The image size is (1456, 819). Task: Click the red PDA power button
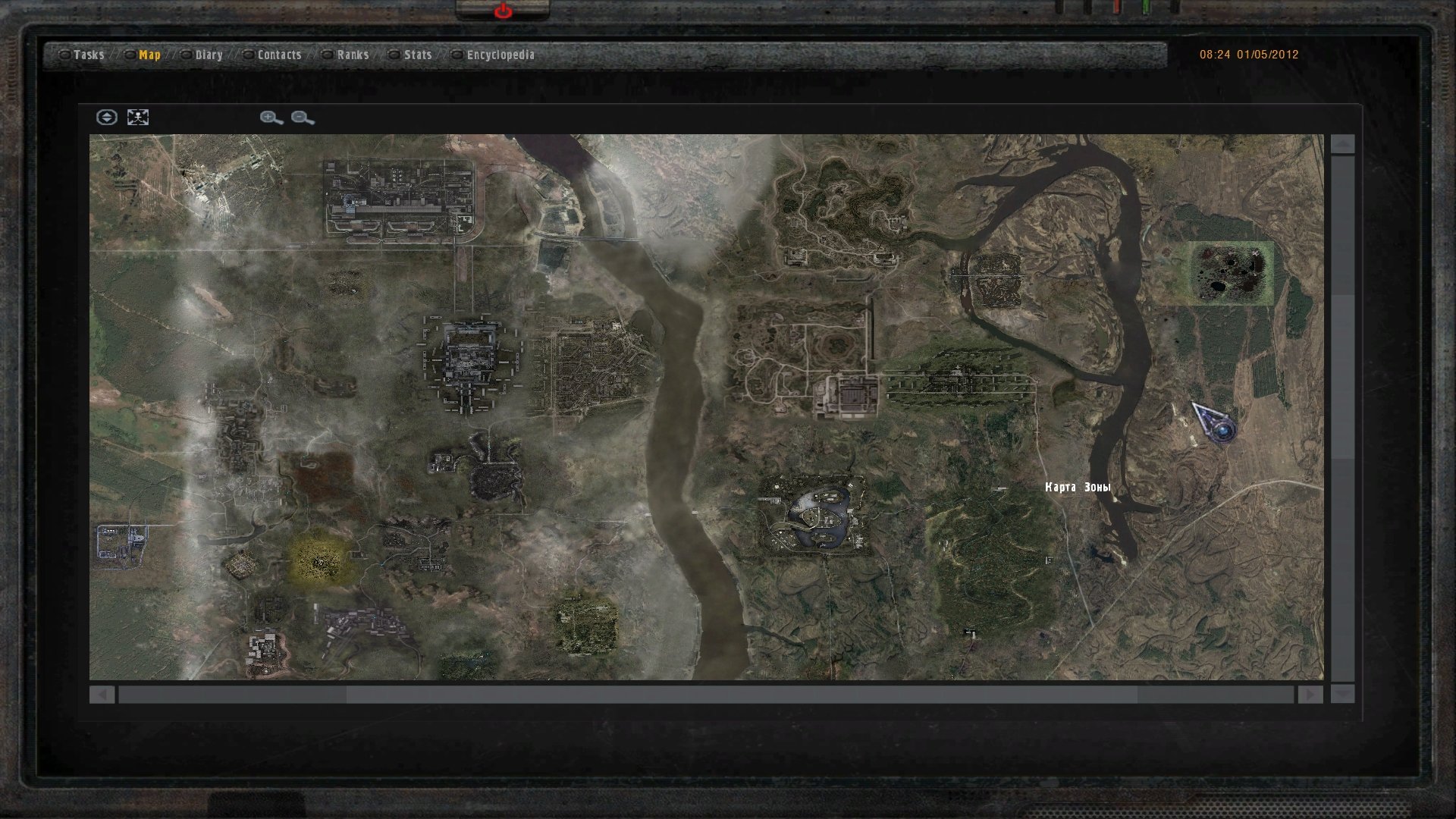coord(503,11)
